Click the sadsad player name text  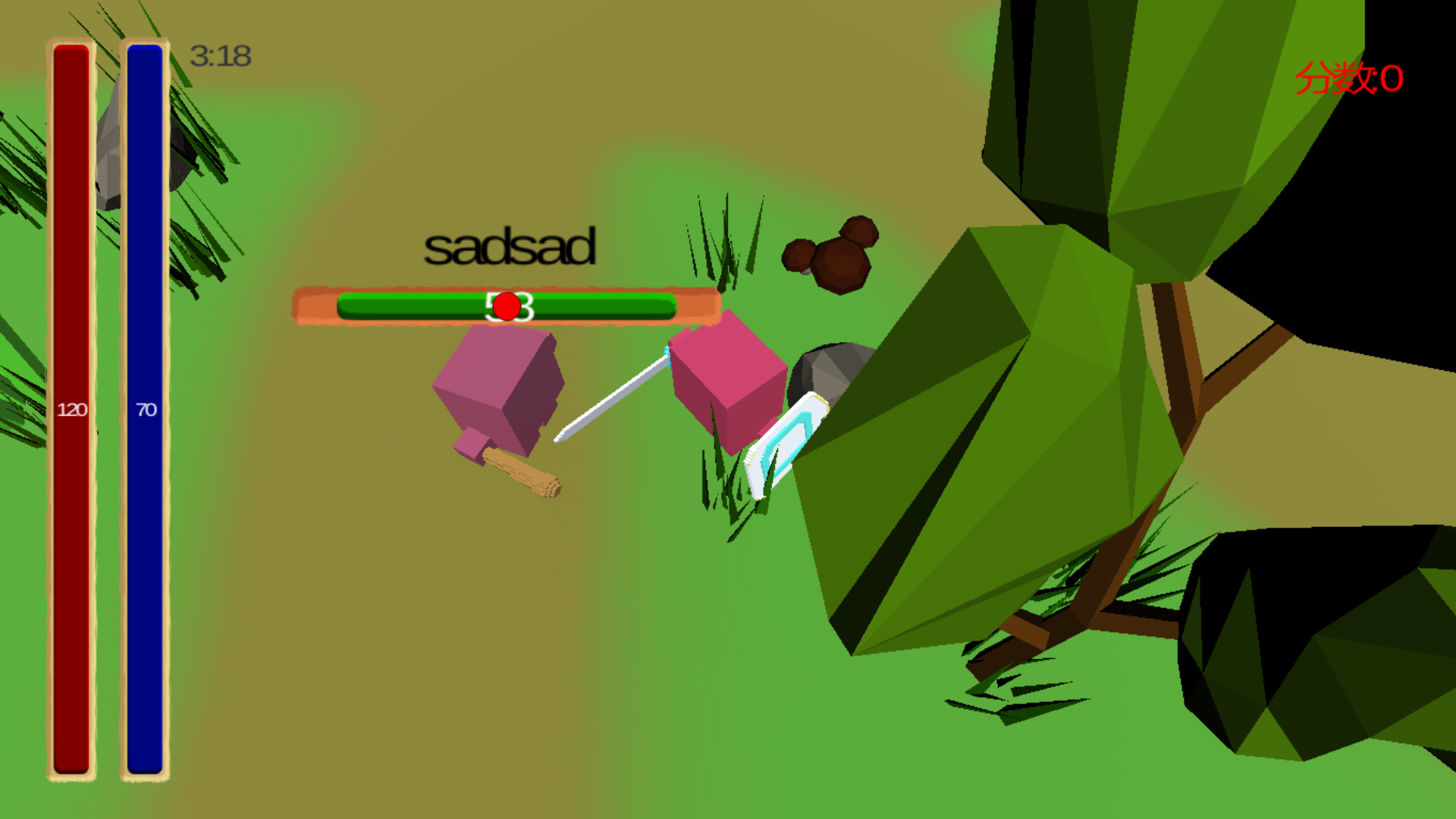(x=510, y=244)
